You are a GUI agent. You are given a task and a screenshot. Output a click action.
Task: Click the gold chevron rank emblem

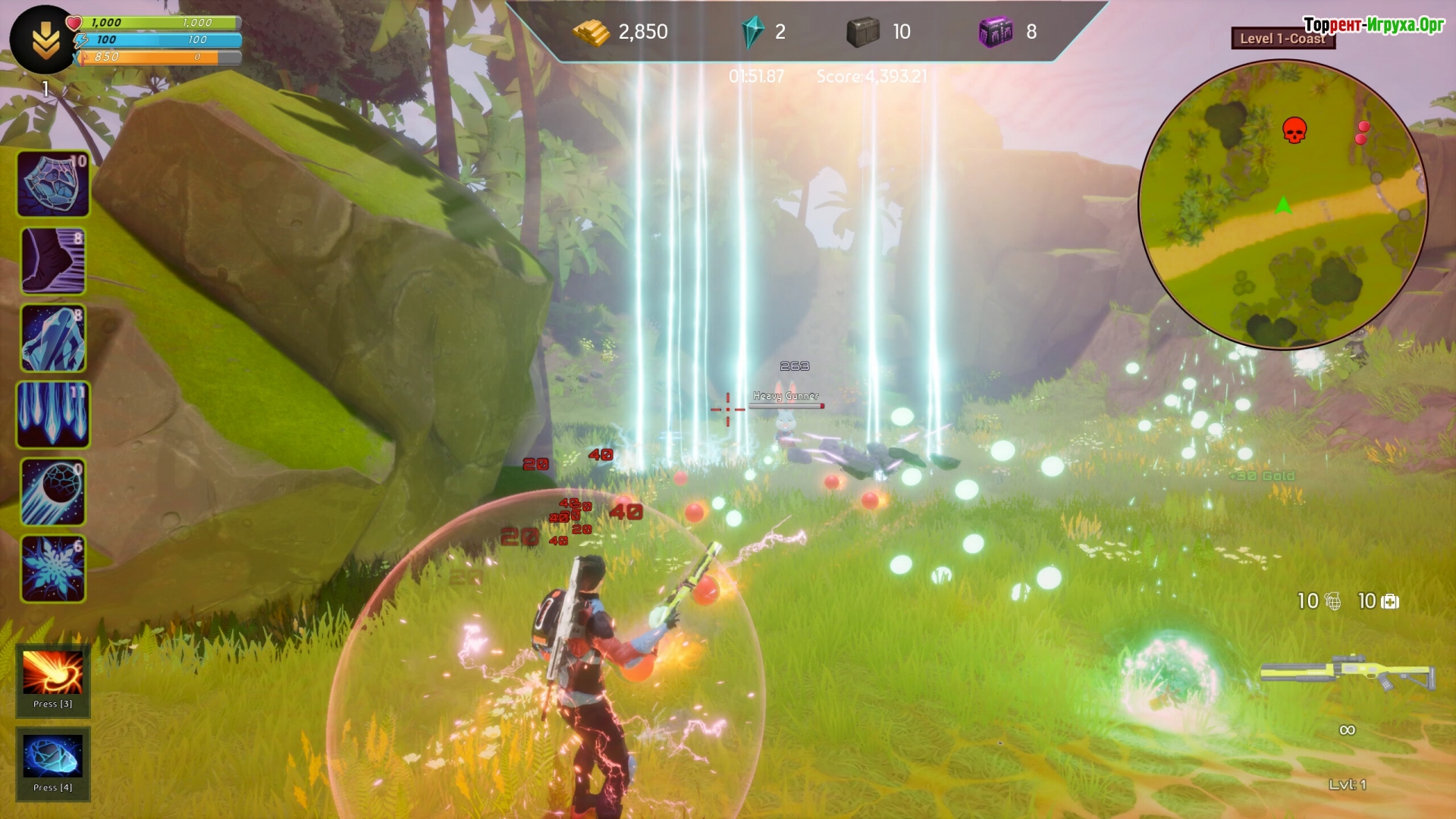tap(44, 39)
